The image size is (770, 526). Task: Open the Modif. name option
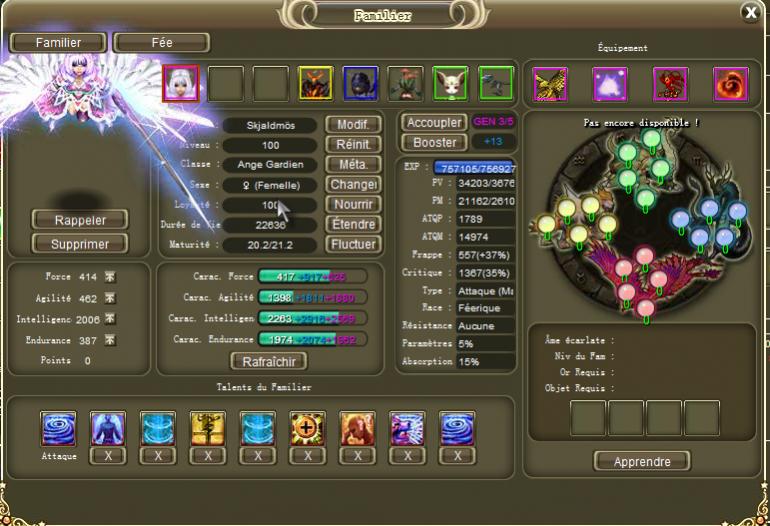(354, 125)
